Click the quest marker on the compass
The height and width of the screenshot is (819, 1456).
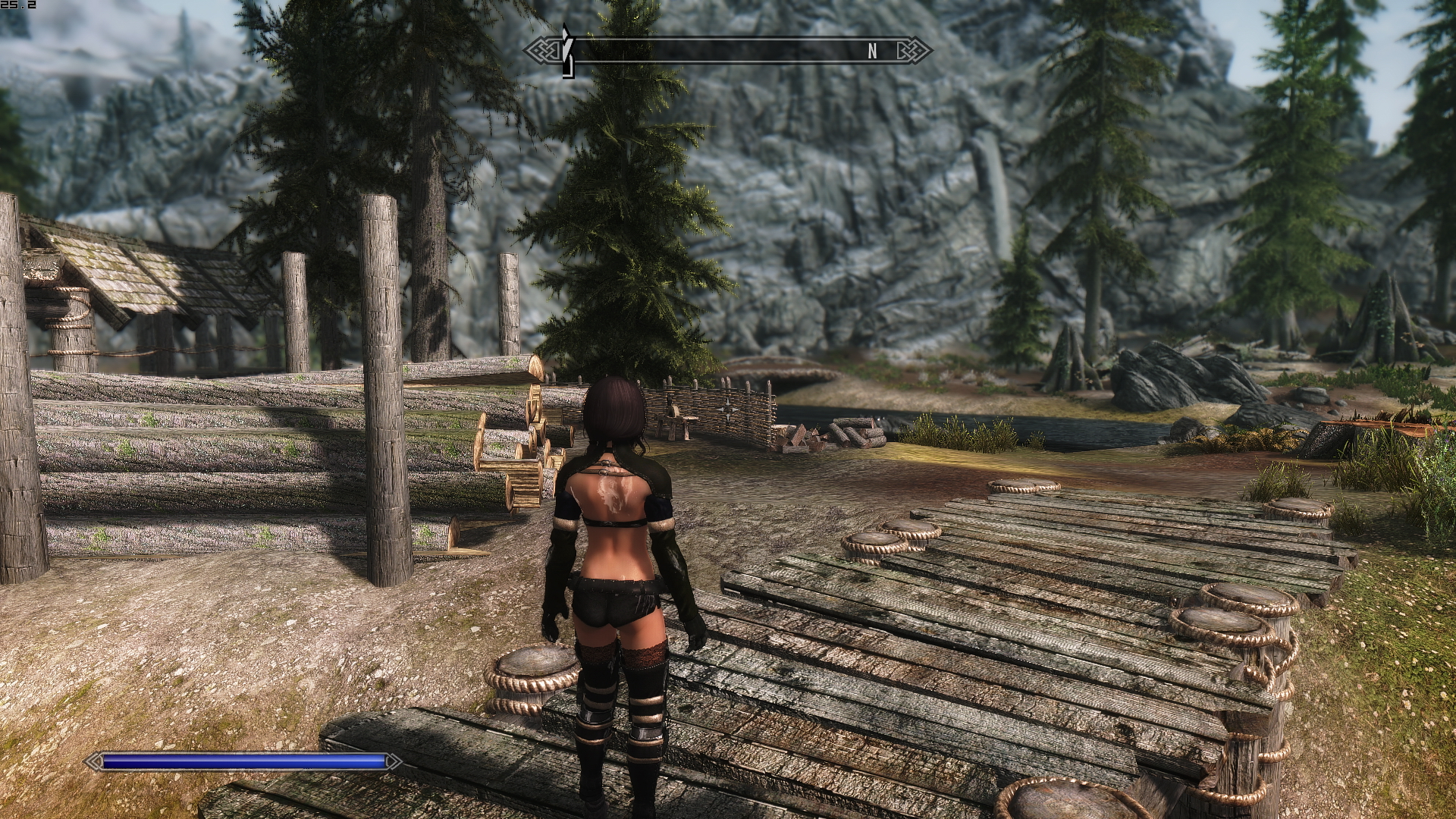566,50
